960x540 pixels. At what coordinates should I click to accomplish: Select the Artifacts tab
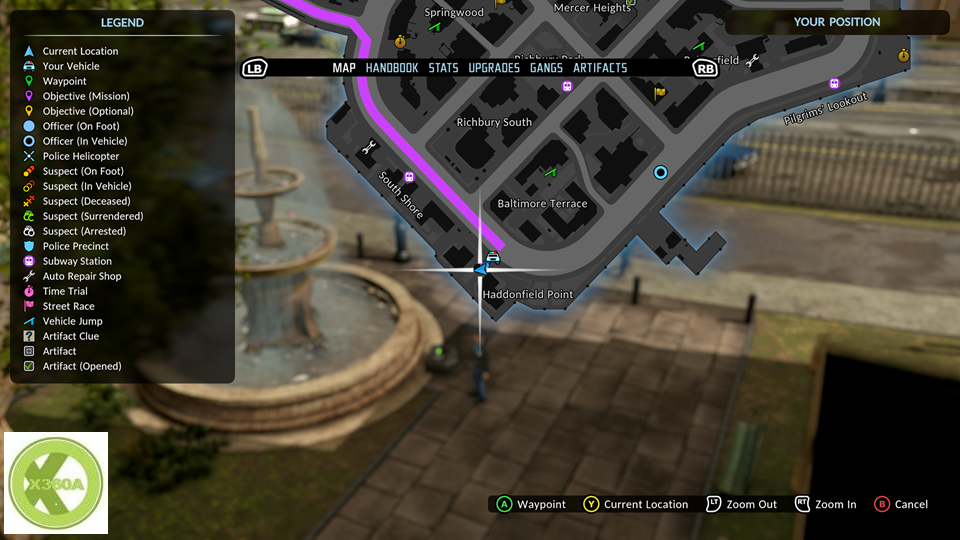coord(600,68)
